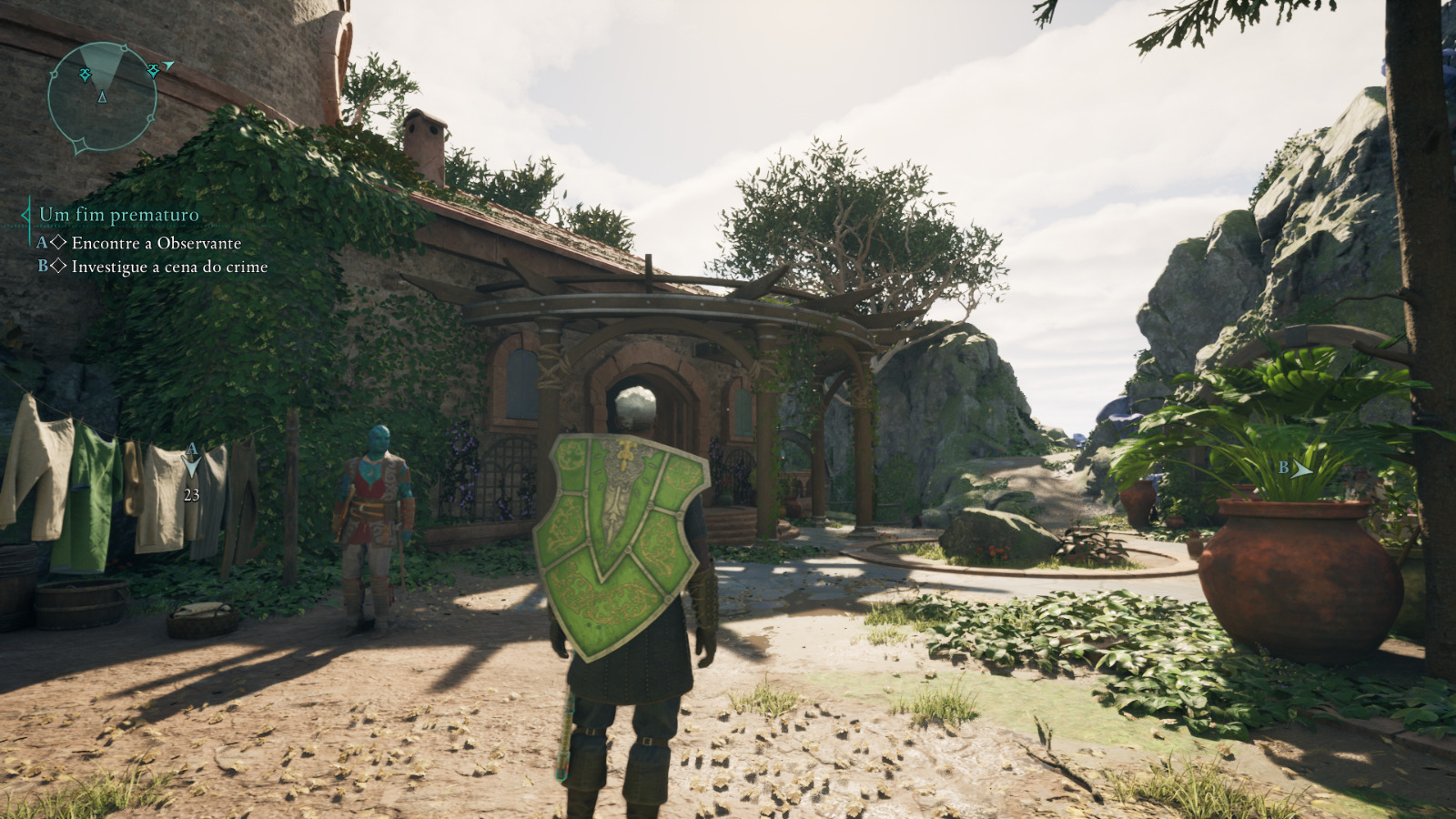Click the objective A waypoint marker

click(192, 463)
